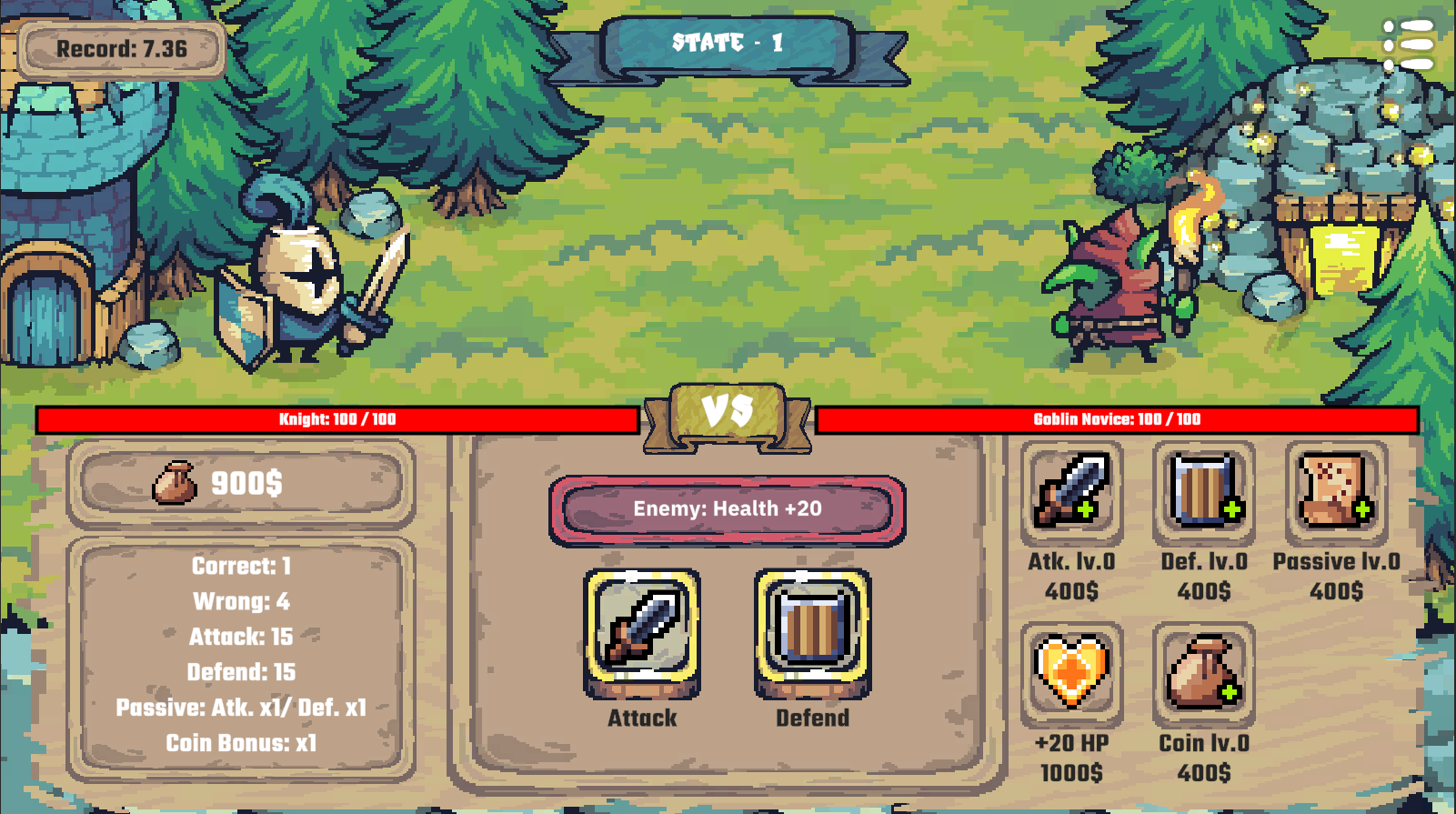The height and width of the screenshot is (814, 1456).
Task: Buy the +20 HP heart upgrade
Action: point(1071,673)
